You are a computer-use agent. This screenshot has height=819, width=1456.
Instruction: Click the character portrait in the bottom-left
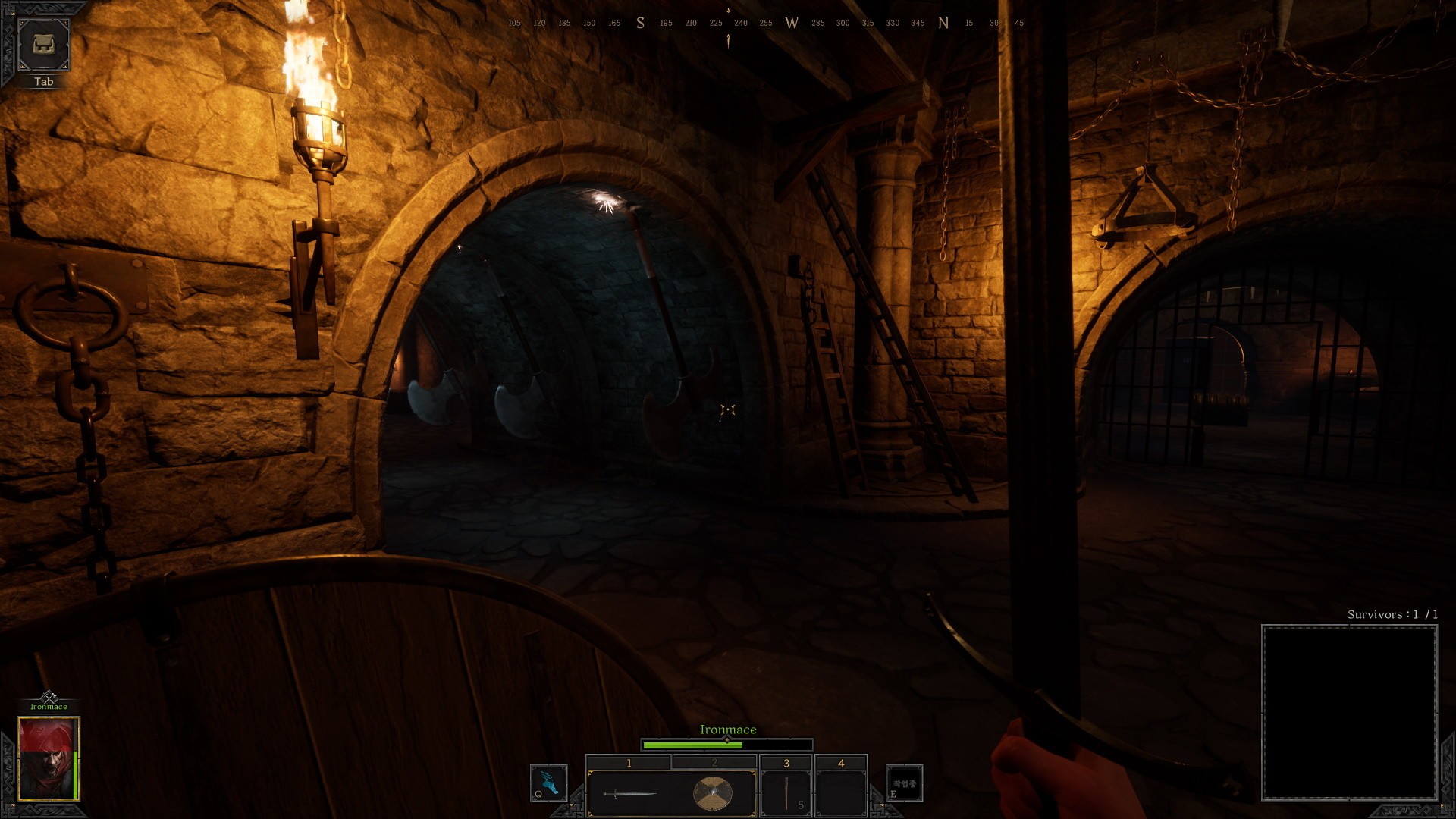[x=45, y=758]
